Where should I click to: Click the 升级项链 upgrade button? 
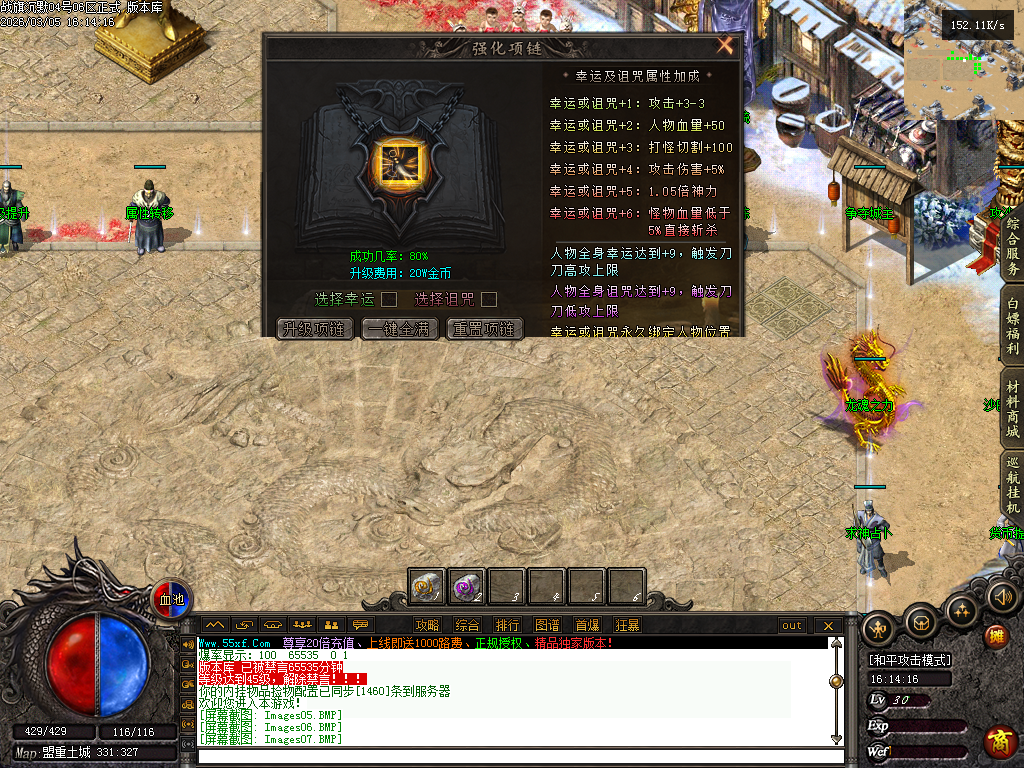(315, 329)
